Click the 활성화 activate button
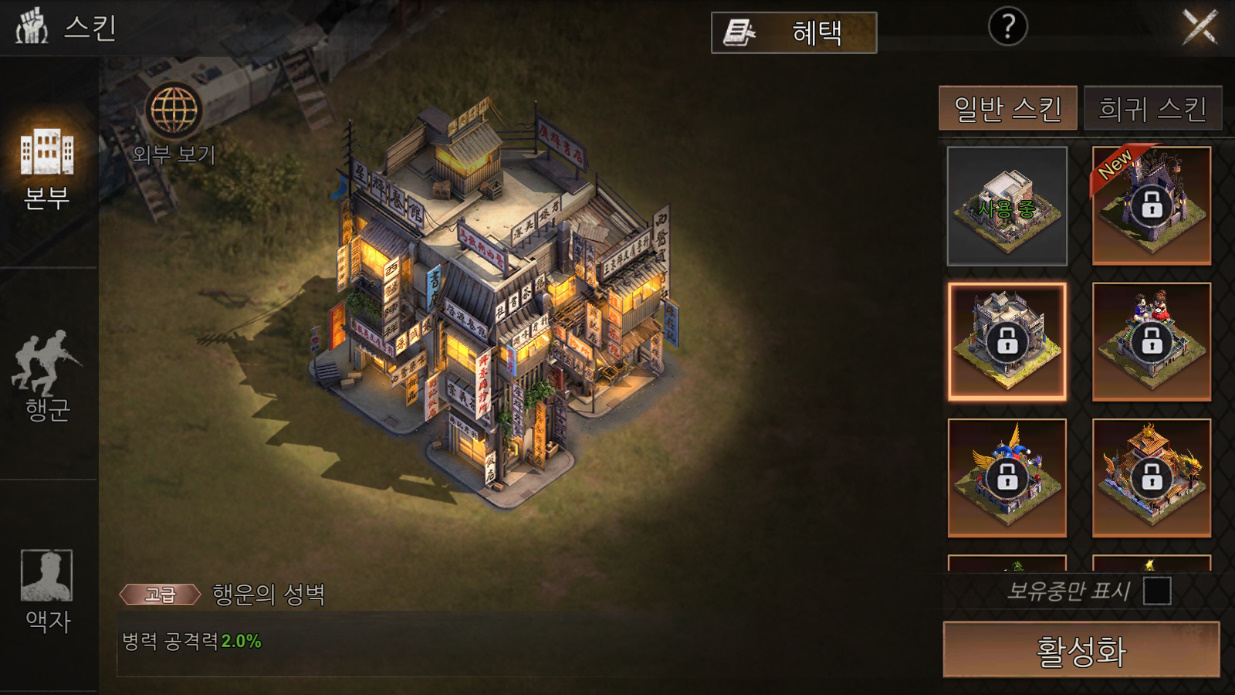The image size is (1235, 695). [x=1081, y=650]
